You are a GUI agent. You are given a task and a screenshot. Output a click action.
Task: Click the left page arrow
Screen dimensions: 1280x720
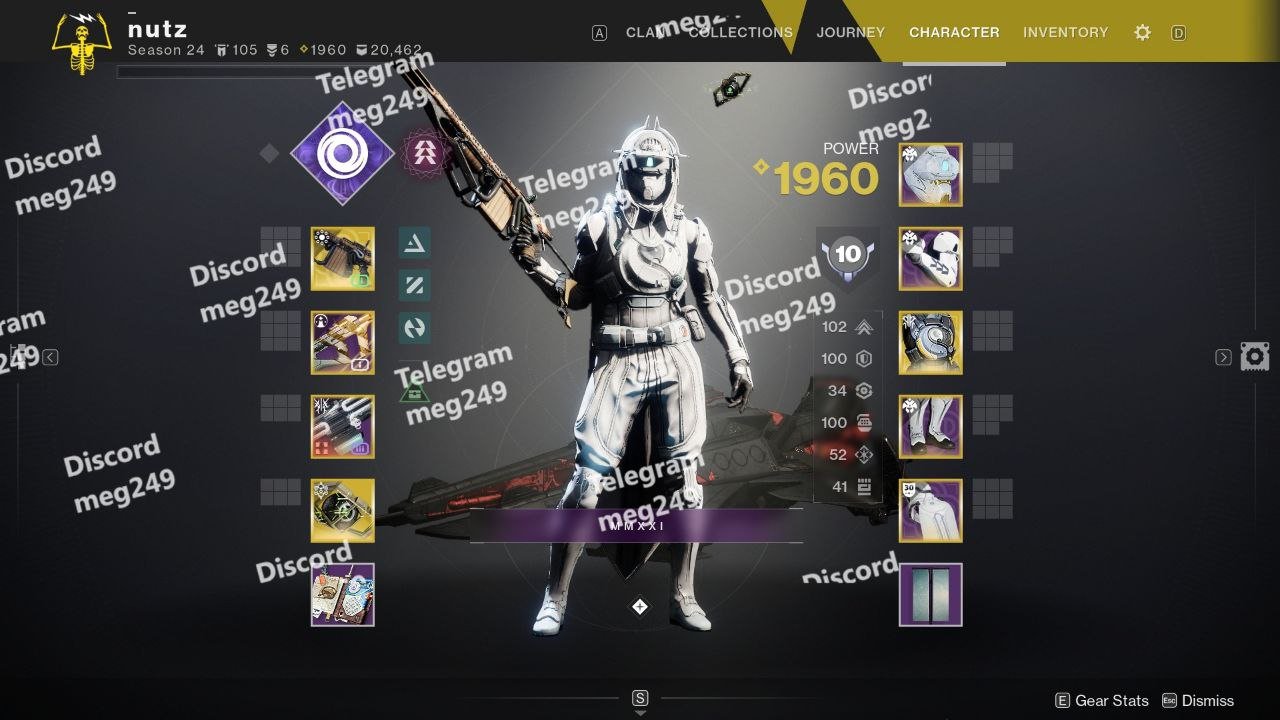(x=50, y=357)
